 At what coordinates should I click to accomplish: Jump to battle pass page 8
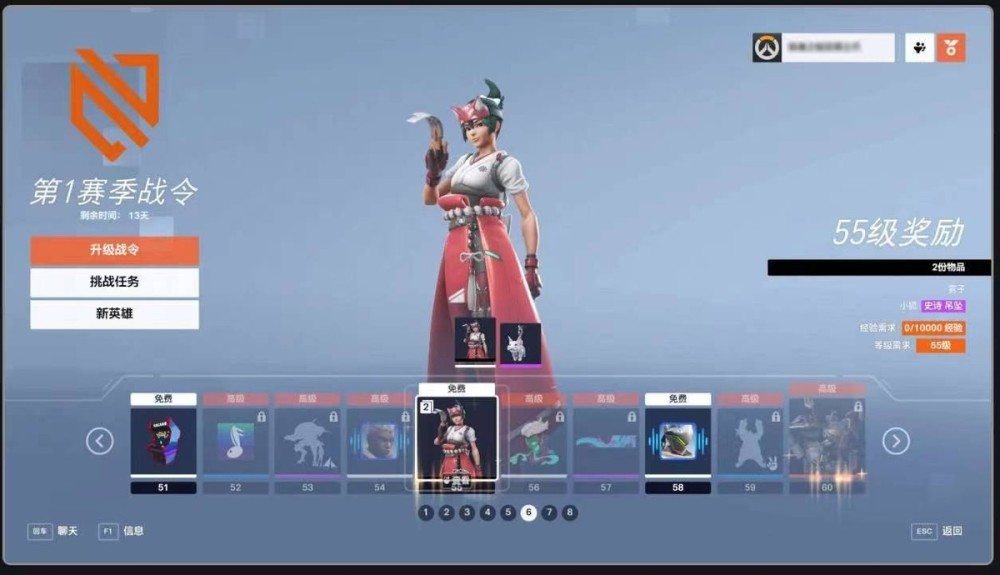pyautogui.click(x=570, y=513)
